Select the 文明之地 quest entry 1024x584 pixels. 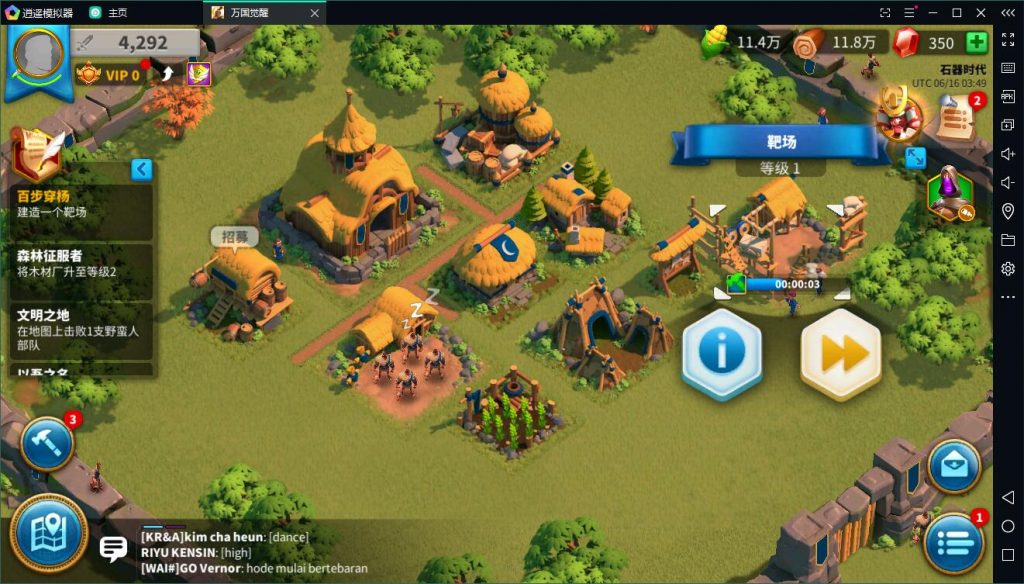point(82,323)
